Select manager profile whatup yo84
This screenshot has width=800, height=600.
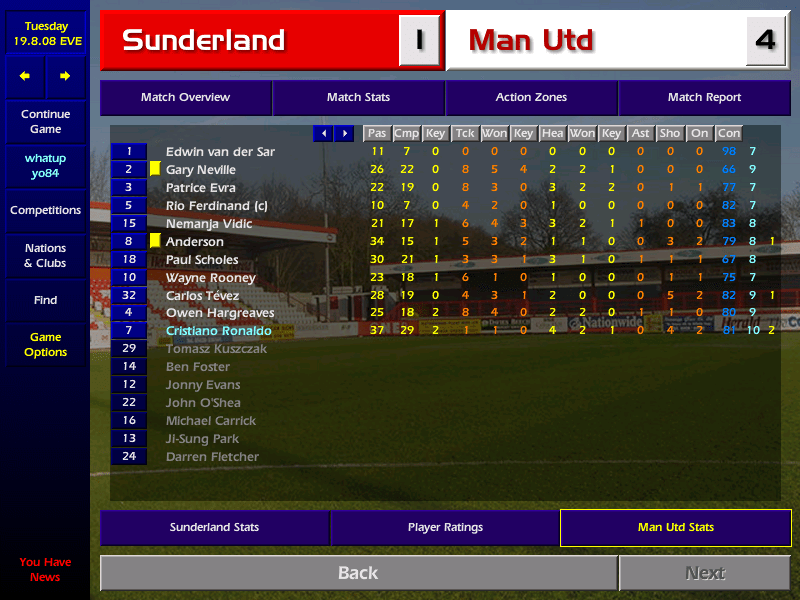[x=45, y=166]
